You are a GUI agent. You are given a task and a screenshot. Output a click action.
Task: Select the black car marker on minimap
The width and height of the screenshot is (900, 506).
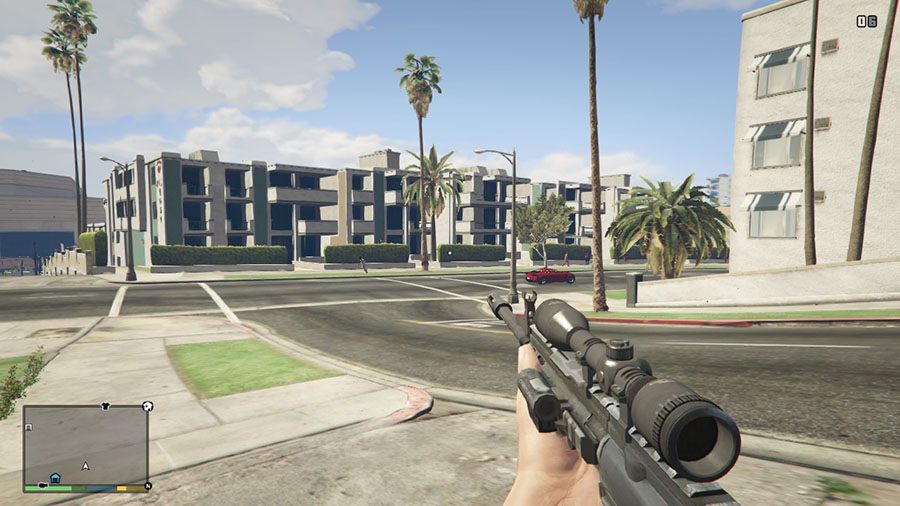point(43,486)
